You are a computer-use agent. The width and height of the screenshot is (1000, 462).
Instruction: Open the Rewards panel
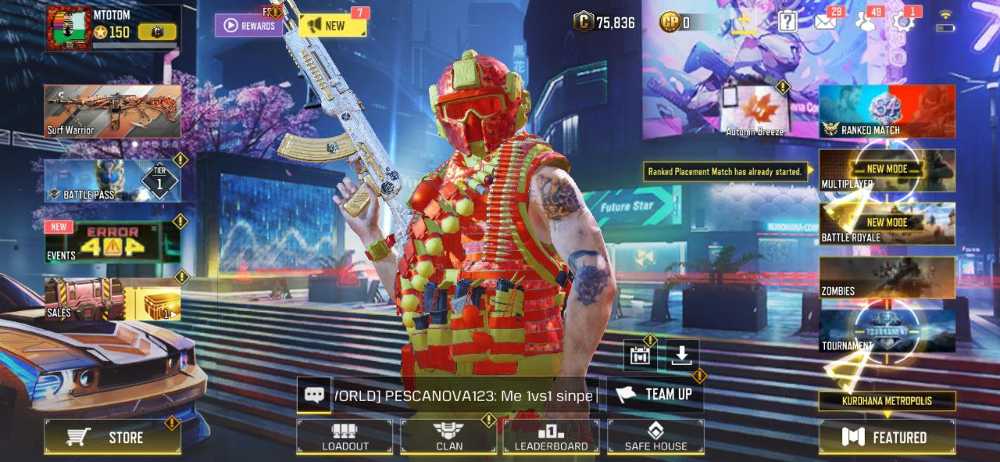point(248,25)
